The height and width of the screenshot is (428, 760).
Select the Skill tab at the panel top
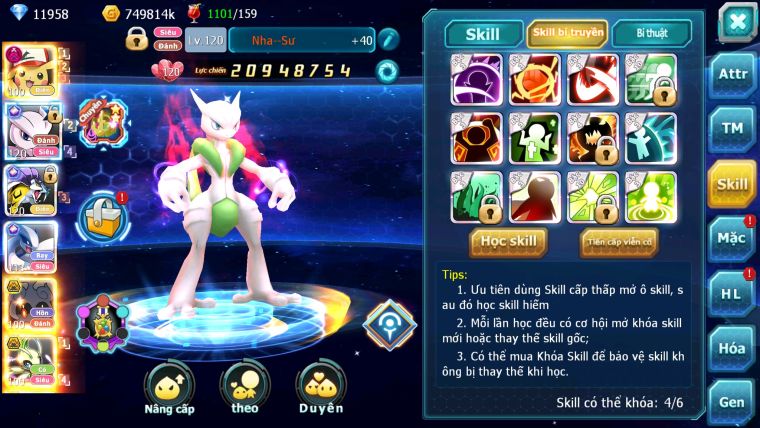(x=483, y=33)
